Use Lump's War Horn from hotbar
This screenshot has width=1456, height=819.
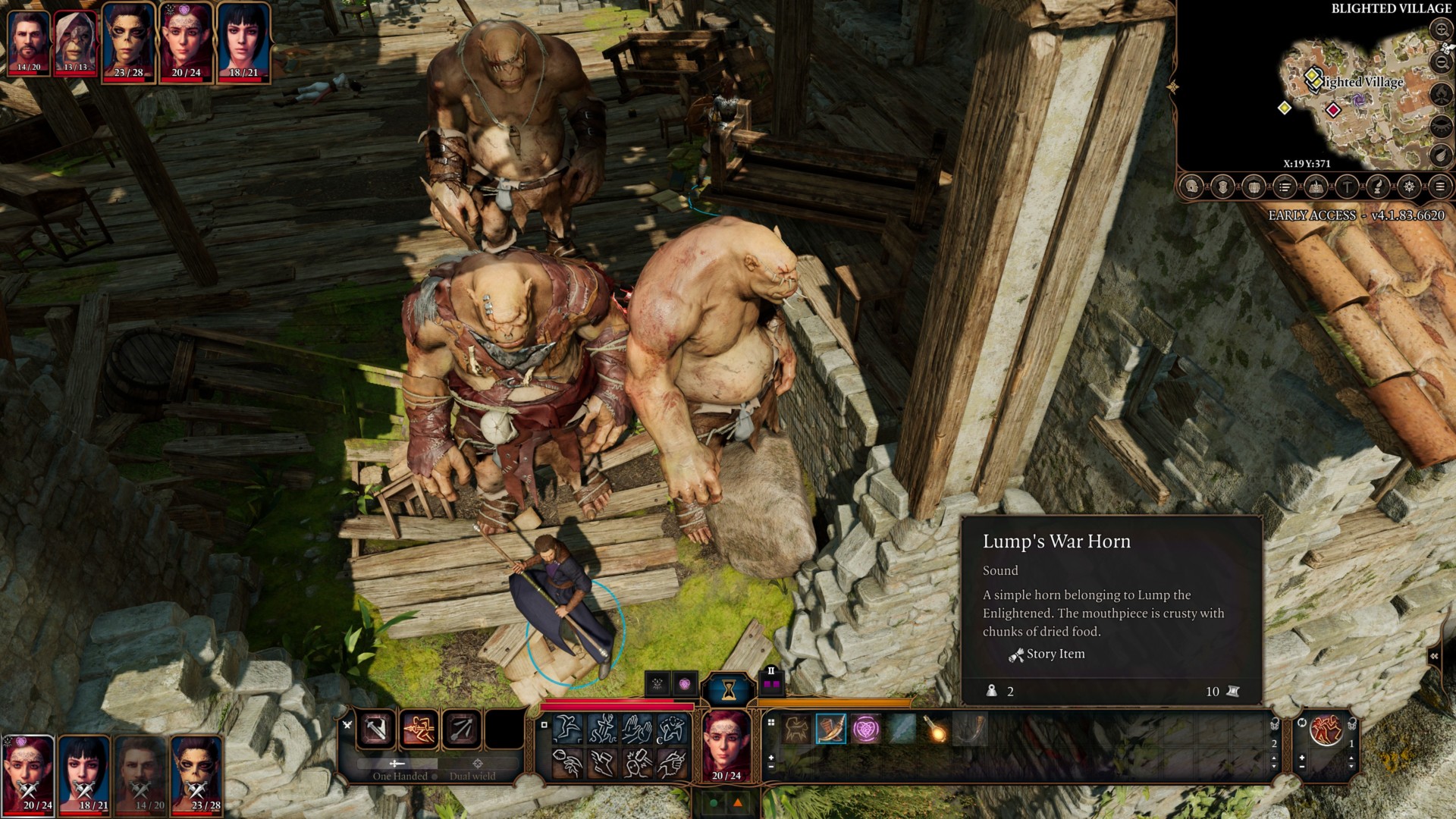831,730
